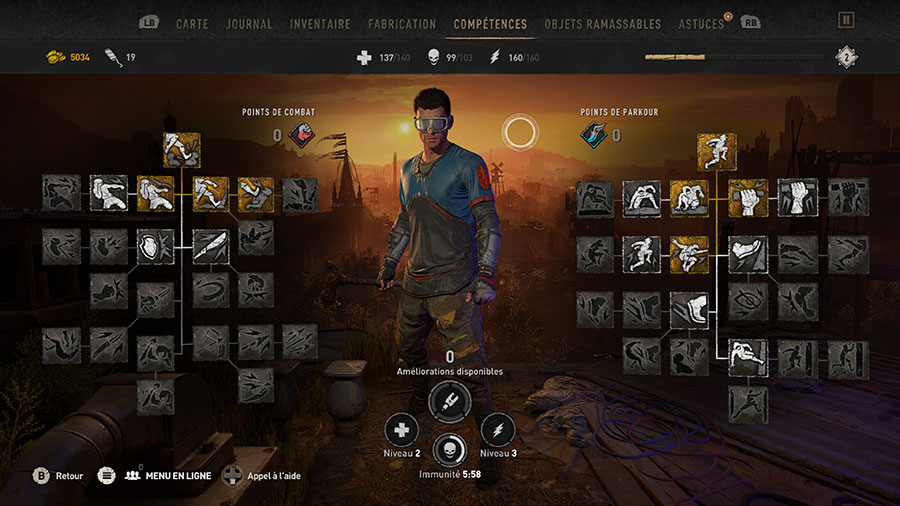Select the top skill of the parkour tree
The width and height of the screenshot is (900, 506).
pos(717,151)
